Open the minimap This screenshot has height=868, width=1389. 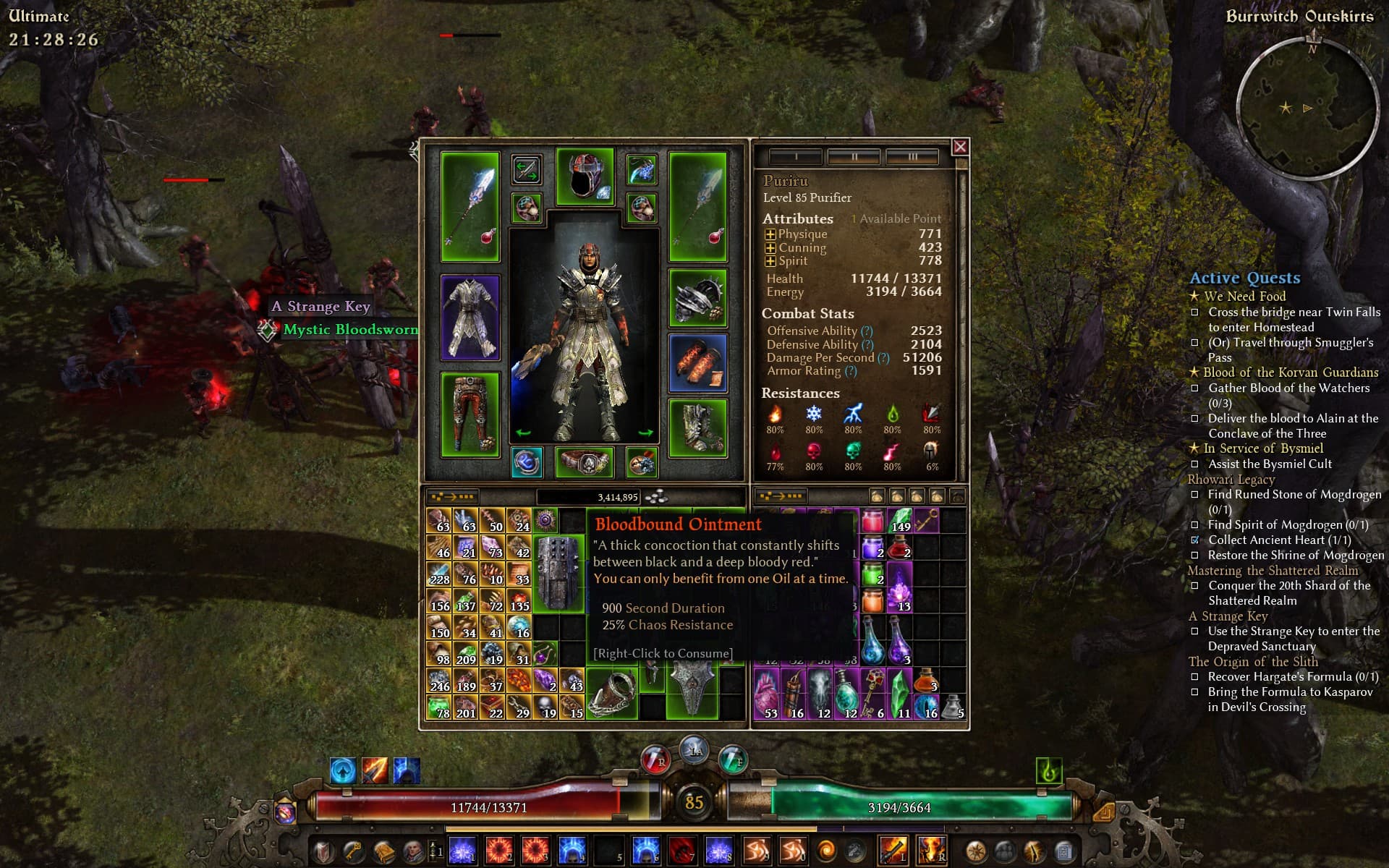[x=1307, y=106]
